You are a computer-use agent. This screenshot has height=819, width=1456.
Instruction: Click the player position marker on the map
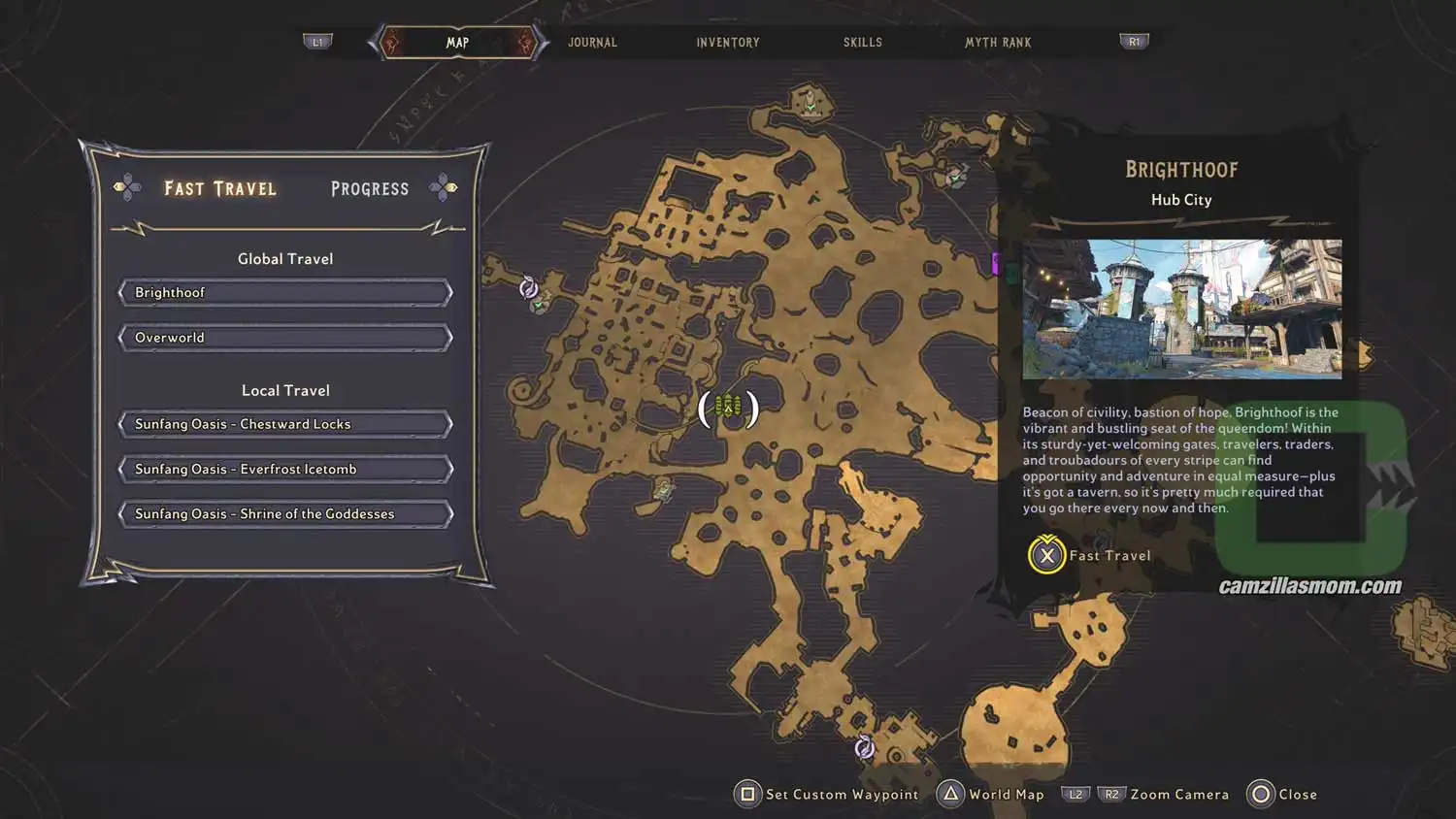(x=728, y=407)
